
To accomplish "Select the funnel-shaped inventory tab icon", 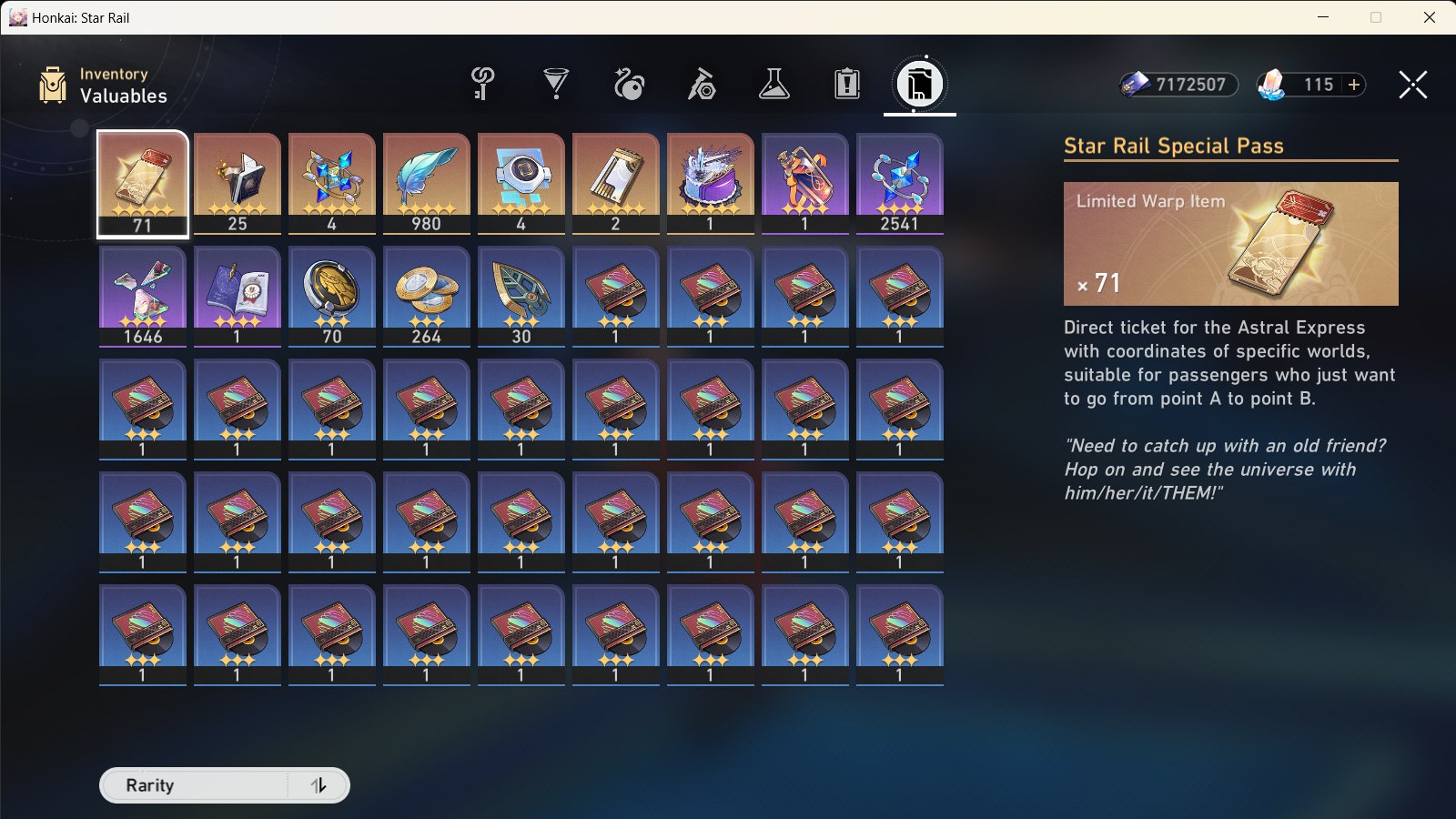I will pos(554,85).
